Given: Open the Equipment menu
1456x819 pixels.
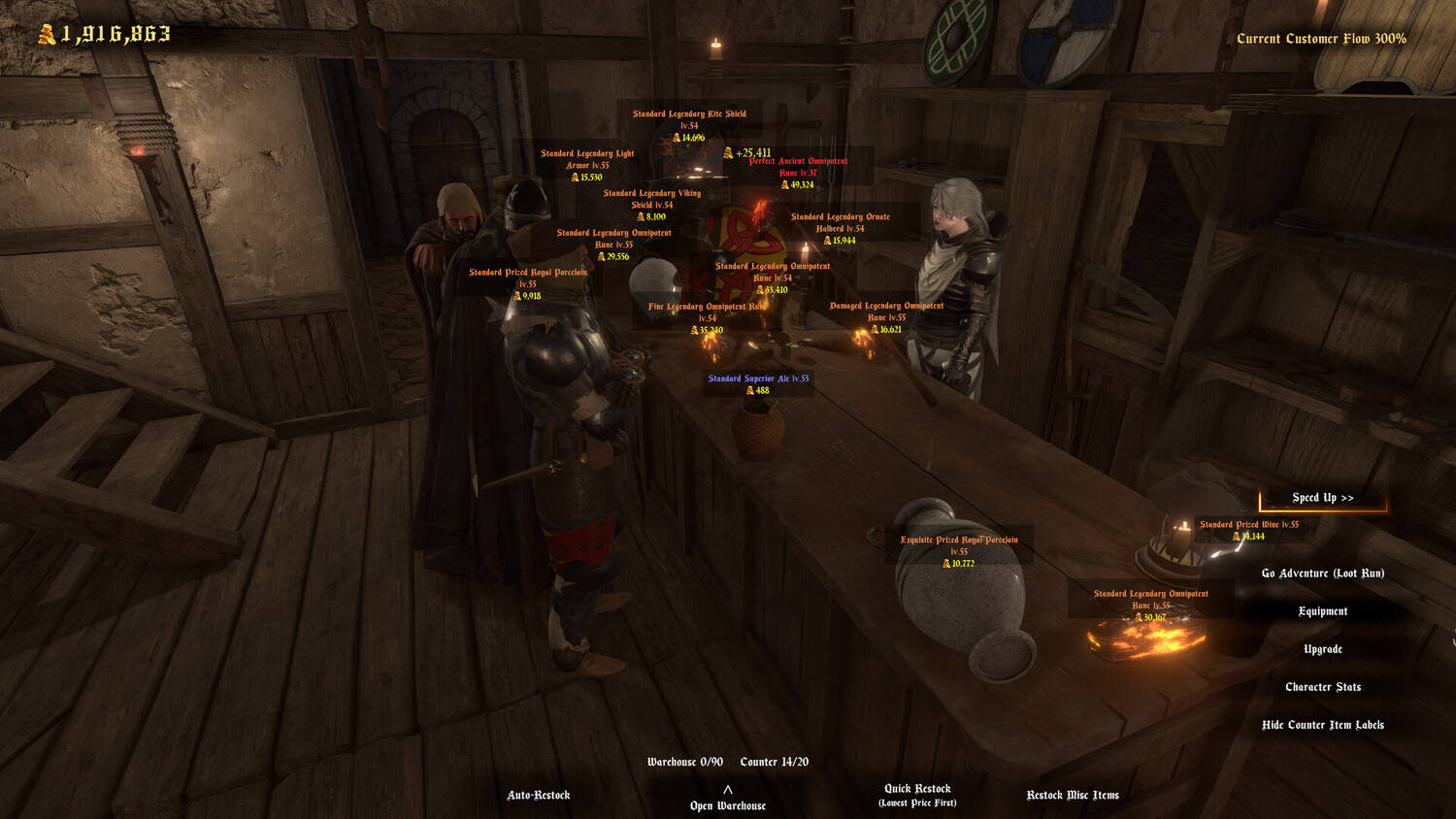Looking at the screenshot, I should pyautogui.click(x=1322, y=611).
